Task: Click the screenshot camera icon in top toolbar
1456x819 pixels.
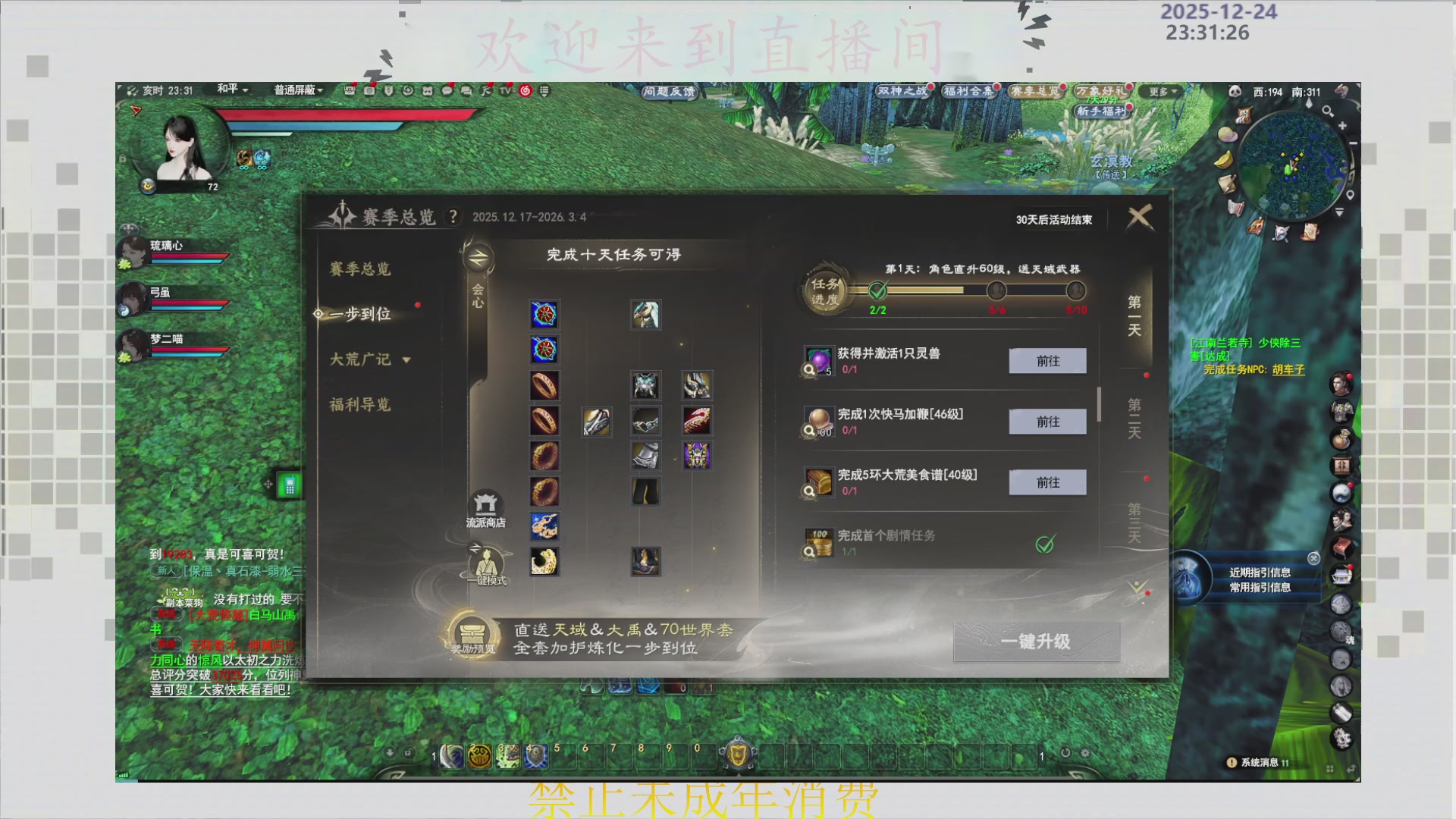Action: pyautogui.click(x=370, y=91)
